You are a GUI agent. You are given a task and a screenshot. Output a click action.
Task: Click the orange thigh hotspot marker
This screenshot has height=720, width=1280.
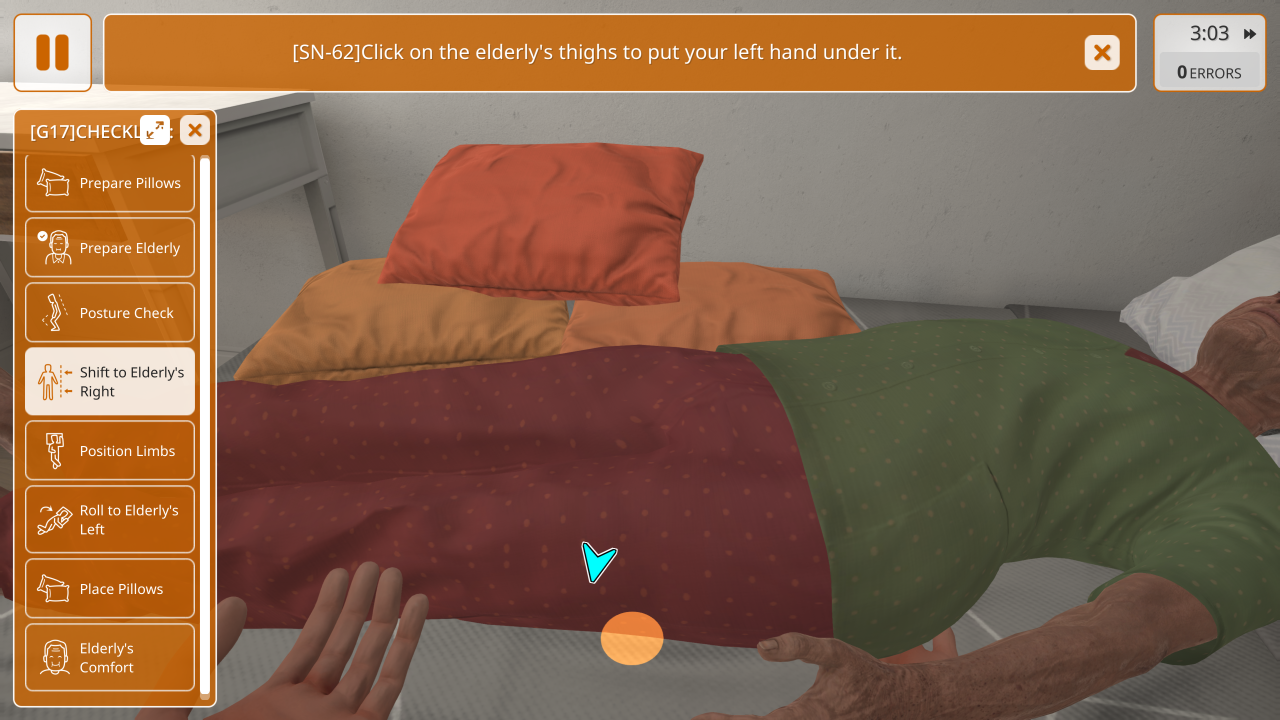click(632, 638)
